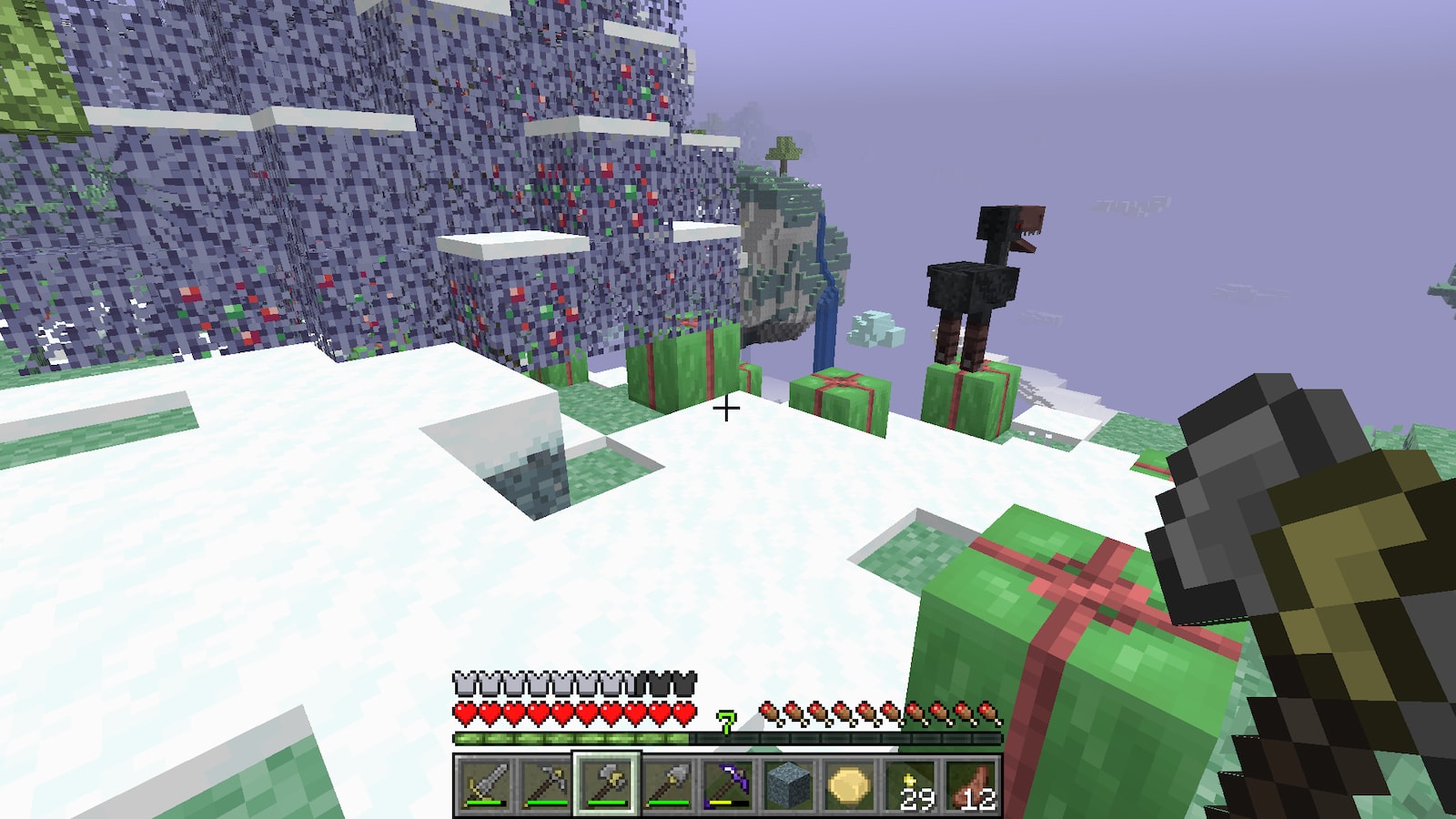Screen dimensions: 1456x819
Task: Switch to the shovel slot
Action: pyautogui.click(x=668, y=784)
